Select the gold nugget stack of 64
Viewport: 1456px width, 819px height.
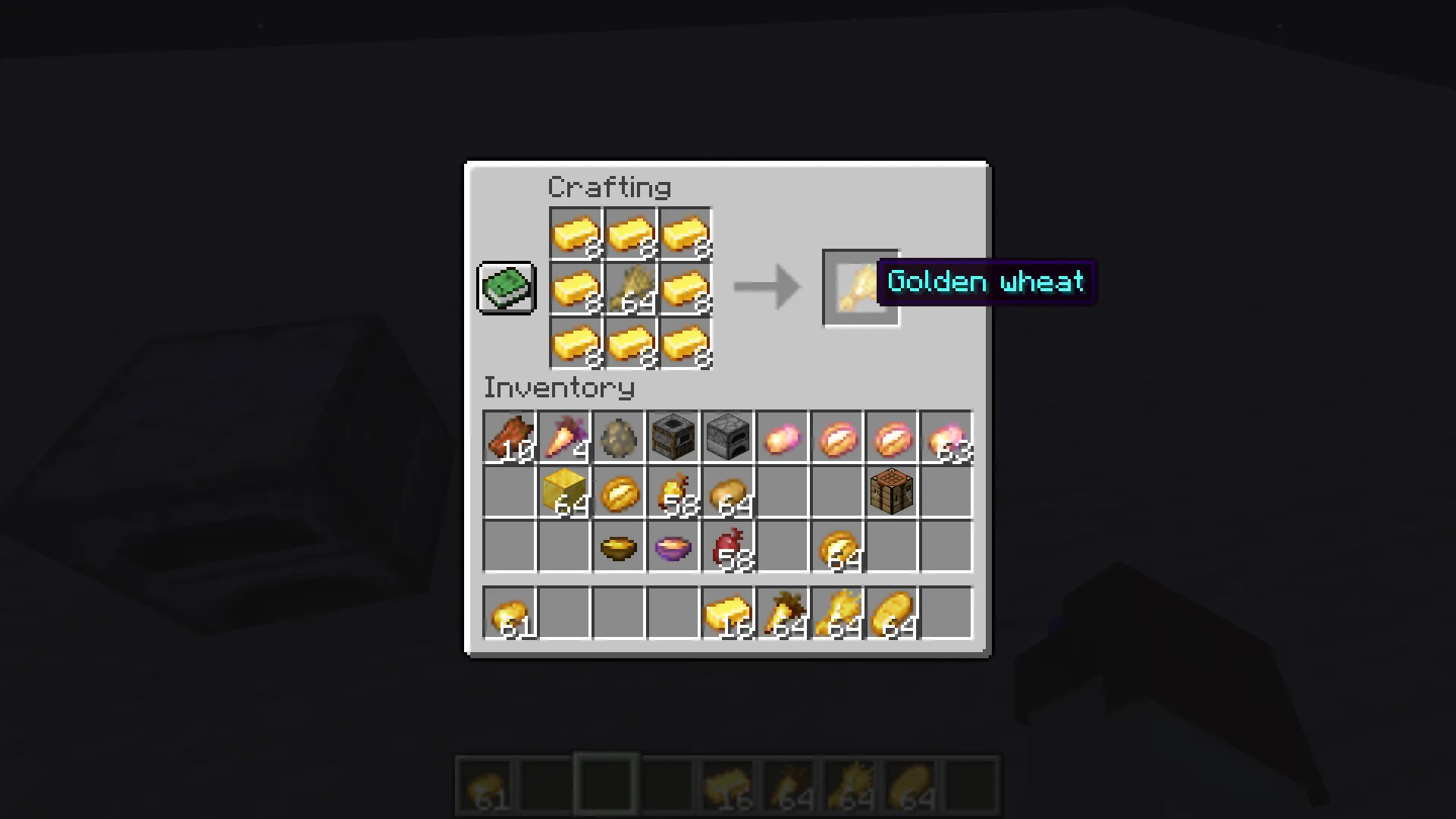pos(837,548)
